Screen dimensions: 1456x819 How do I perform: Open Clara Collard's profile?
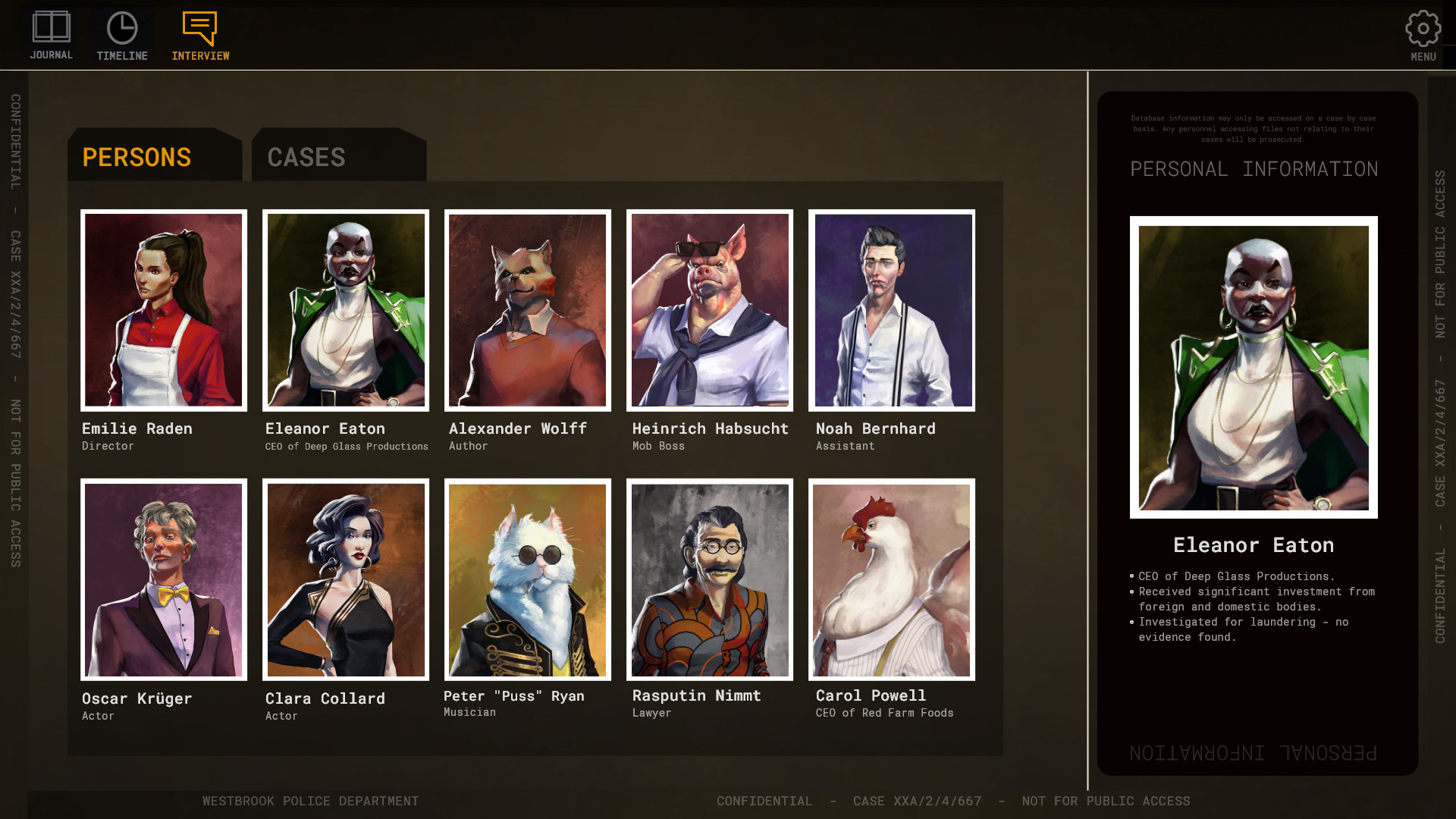tap(346, 579)
